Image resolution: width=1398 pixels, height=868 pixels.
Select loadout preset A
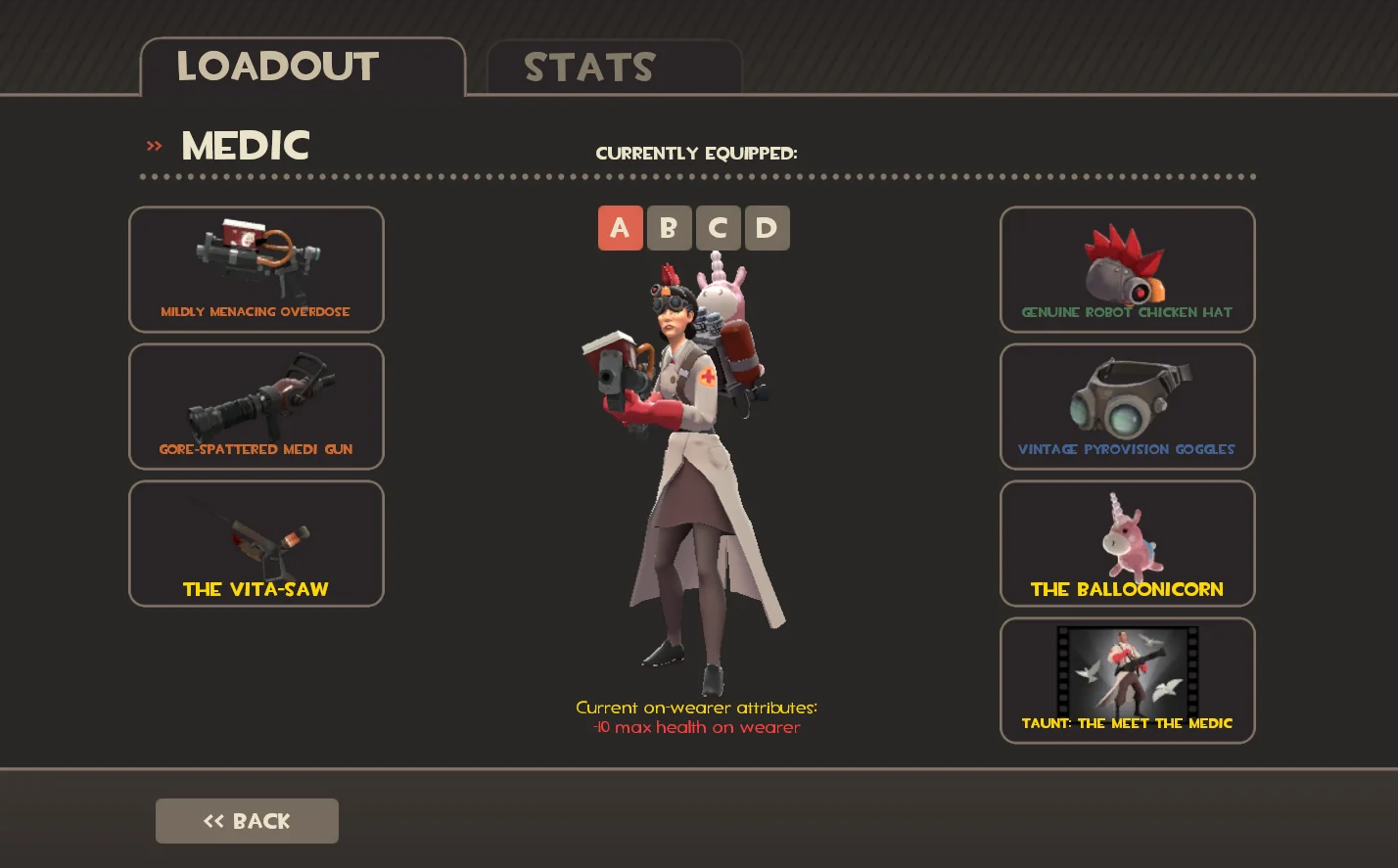tap(620, 228)
